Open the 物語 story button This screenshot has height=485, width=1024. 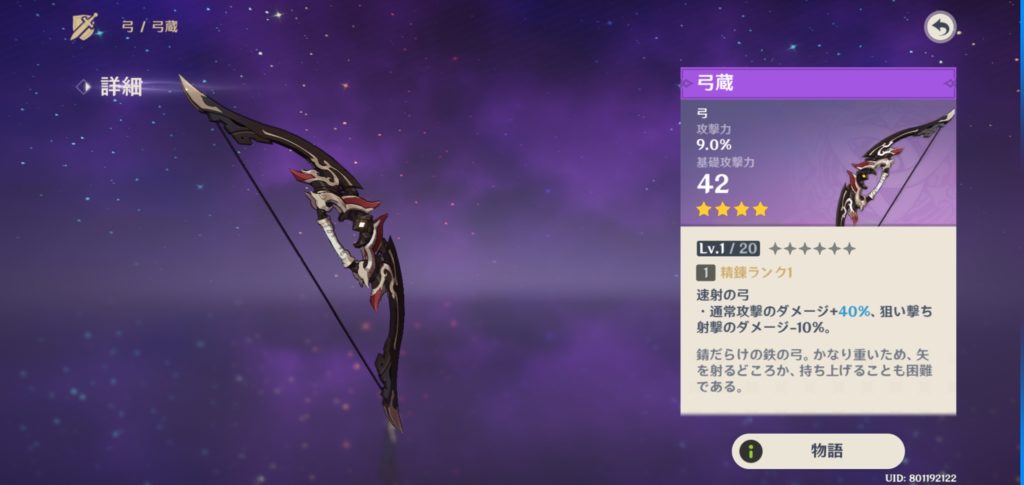818,451
